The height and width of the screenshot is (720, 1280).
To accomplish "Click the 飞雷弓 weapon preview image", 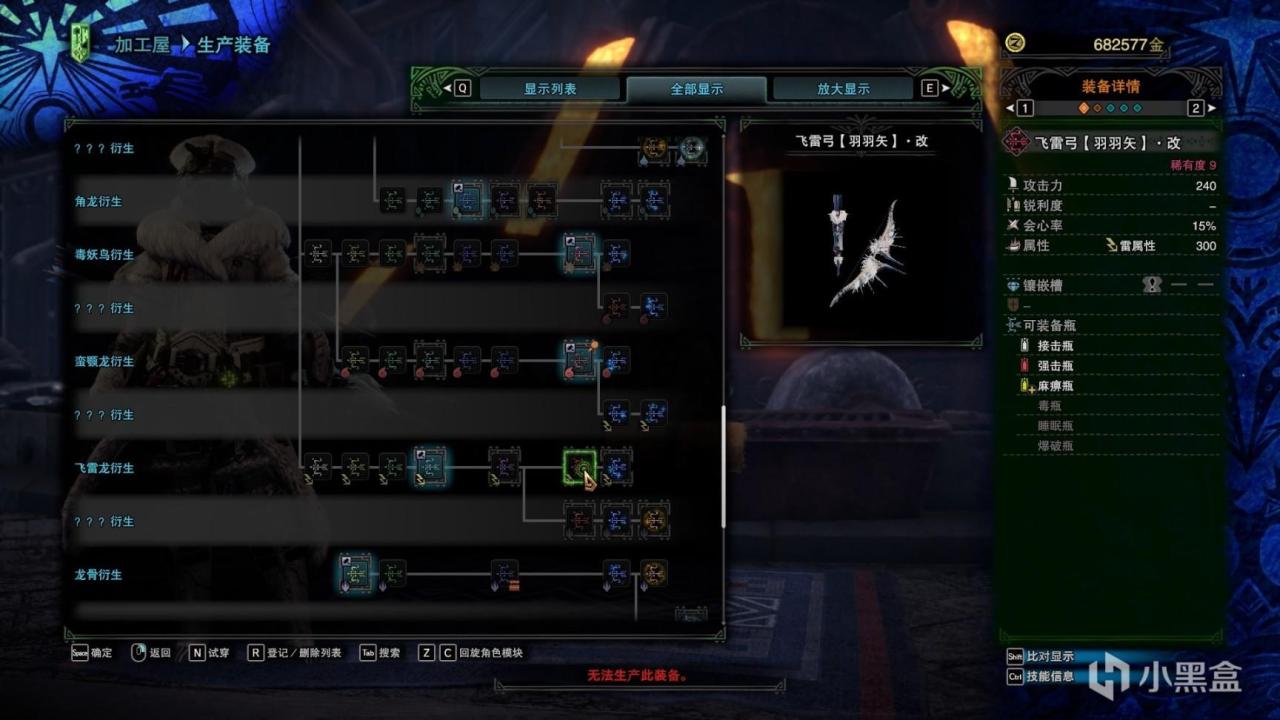I will 861,250.
